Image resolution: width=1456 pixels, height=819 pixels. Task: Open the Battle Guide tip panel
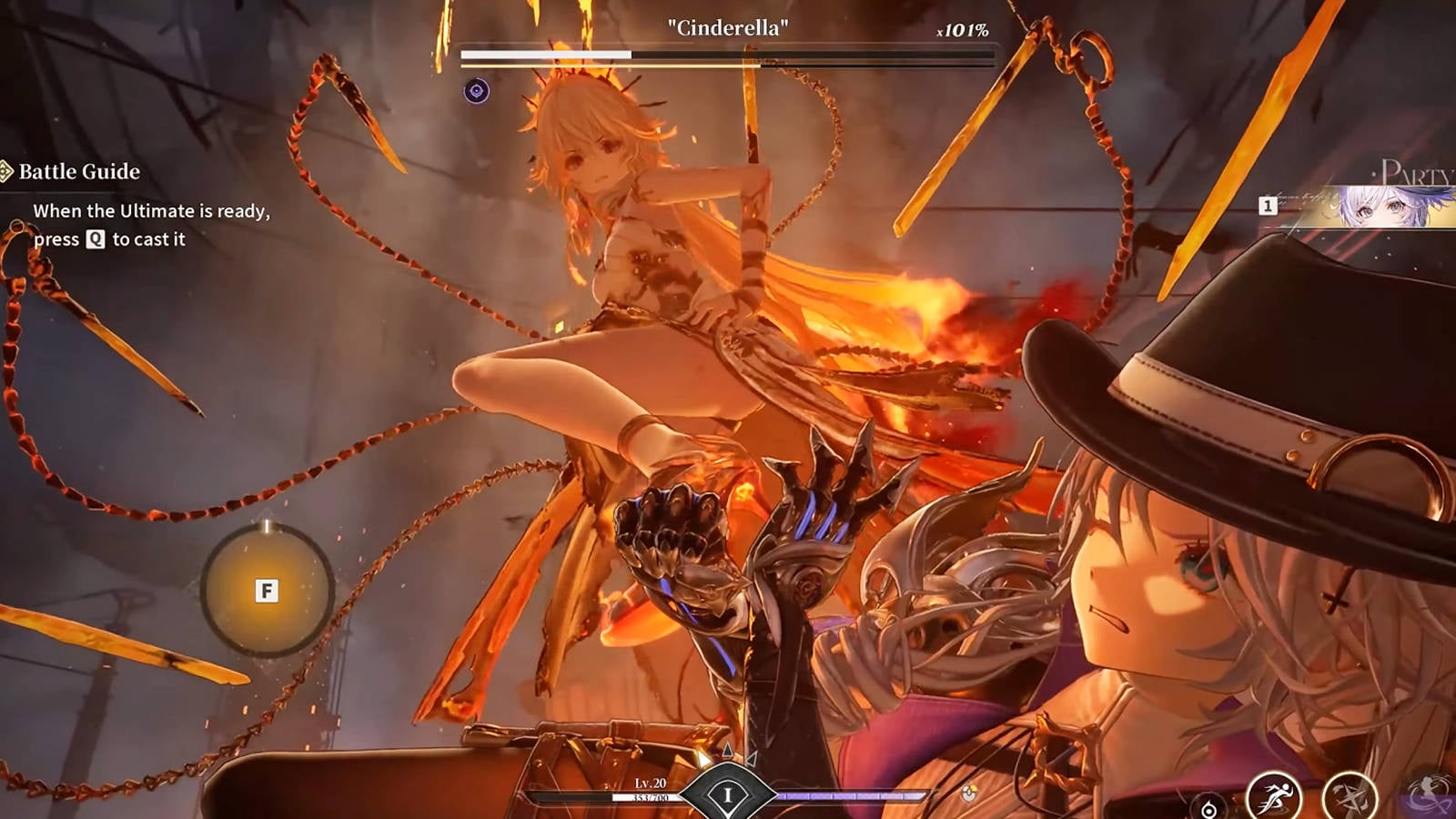[x=79, y=171]
